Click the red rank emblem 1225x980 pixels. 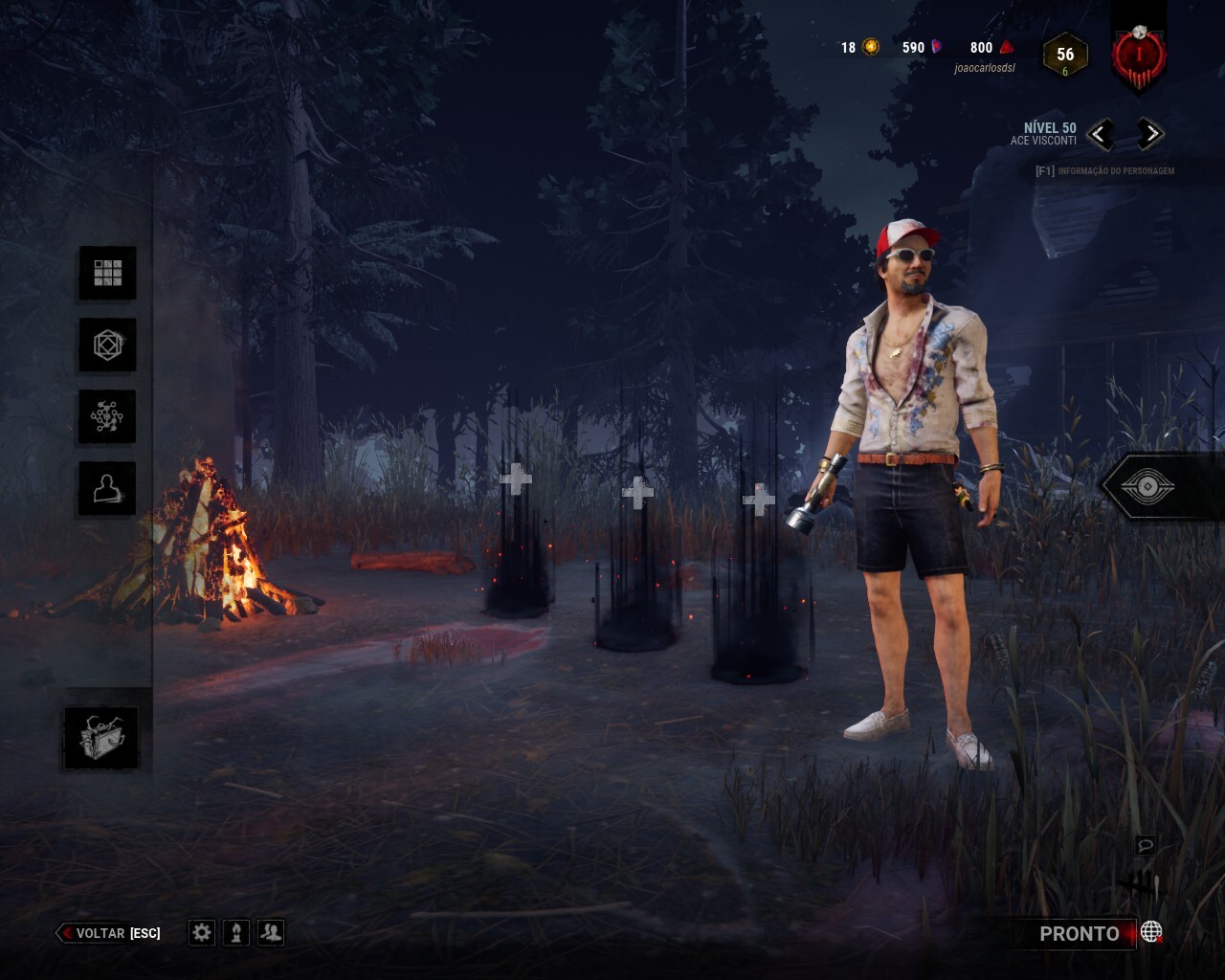tap(1139, 55)
